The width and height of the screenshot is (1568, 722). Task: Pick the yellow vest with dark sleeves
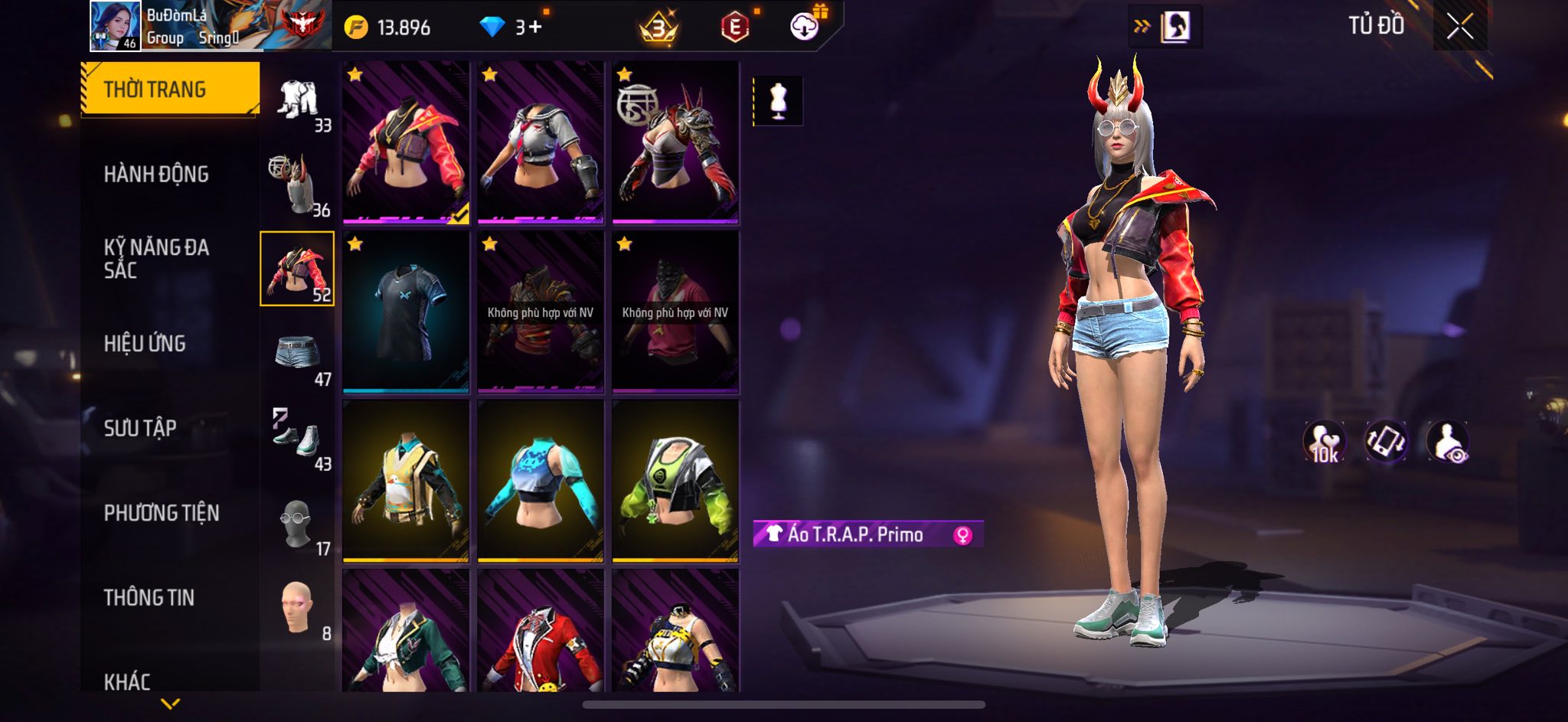(x=406, y=481)
